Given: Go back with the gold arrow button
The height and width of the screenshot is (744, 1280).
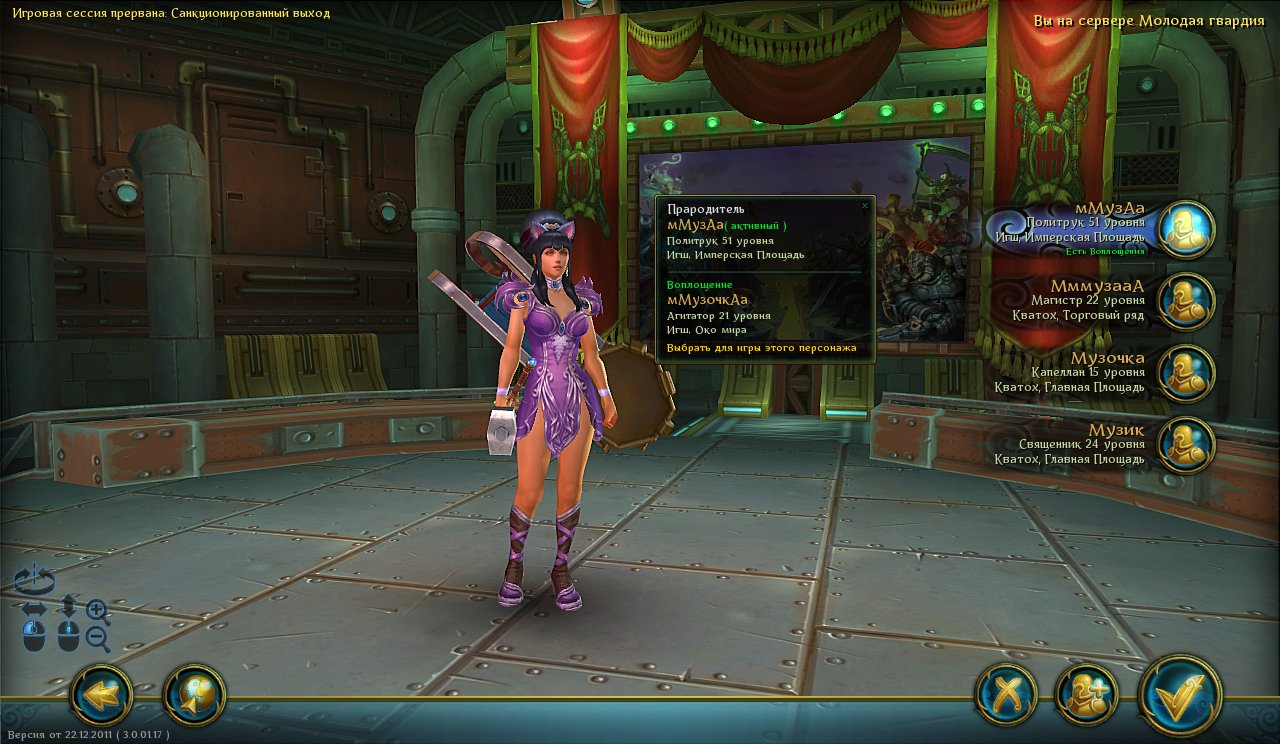Looking at the screenshot, I should pyautogui.click(x=101, y=694).
